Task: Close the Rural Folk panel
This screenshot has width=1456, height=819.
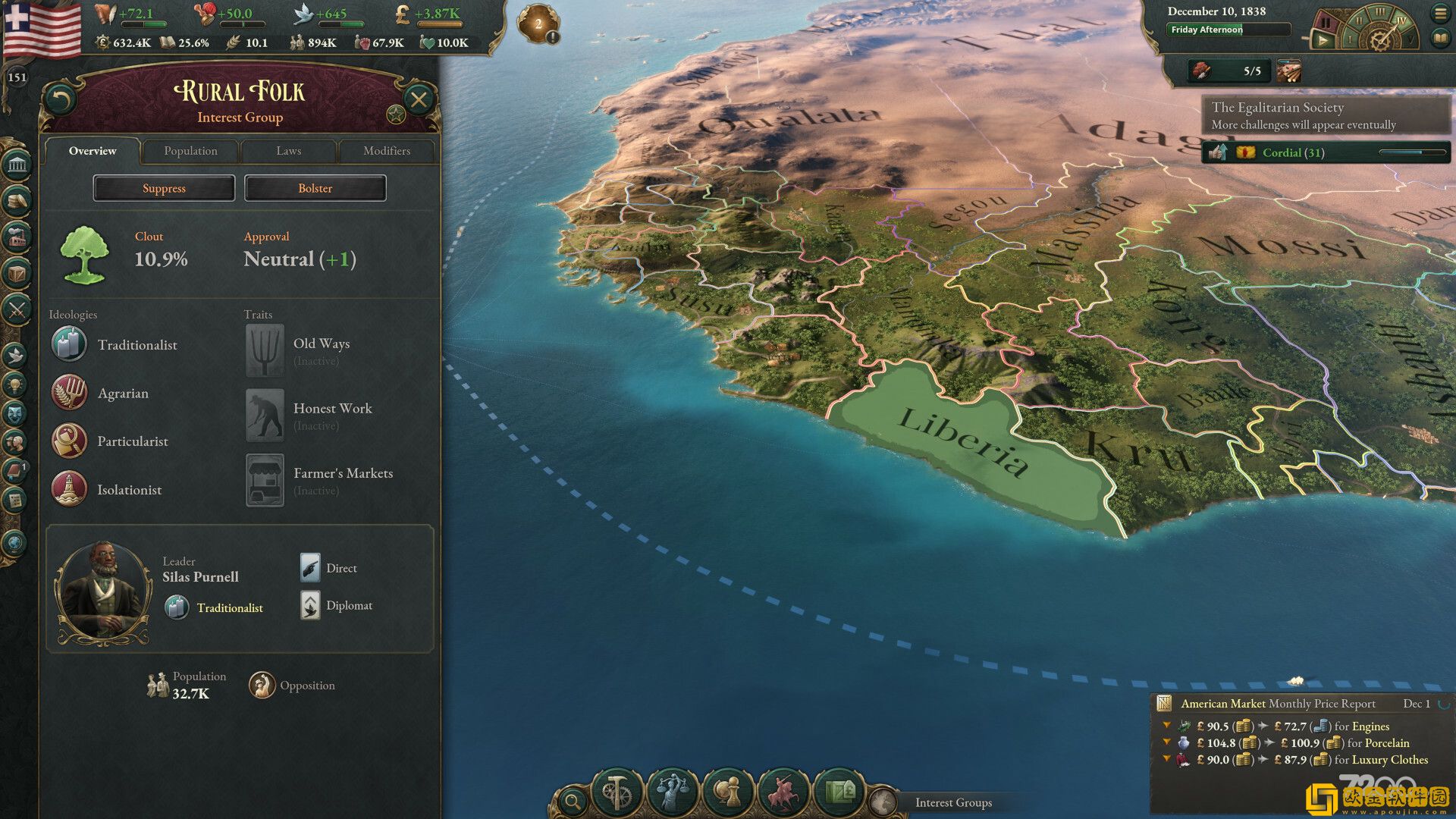Action: click(x=418, y=99)
